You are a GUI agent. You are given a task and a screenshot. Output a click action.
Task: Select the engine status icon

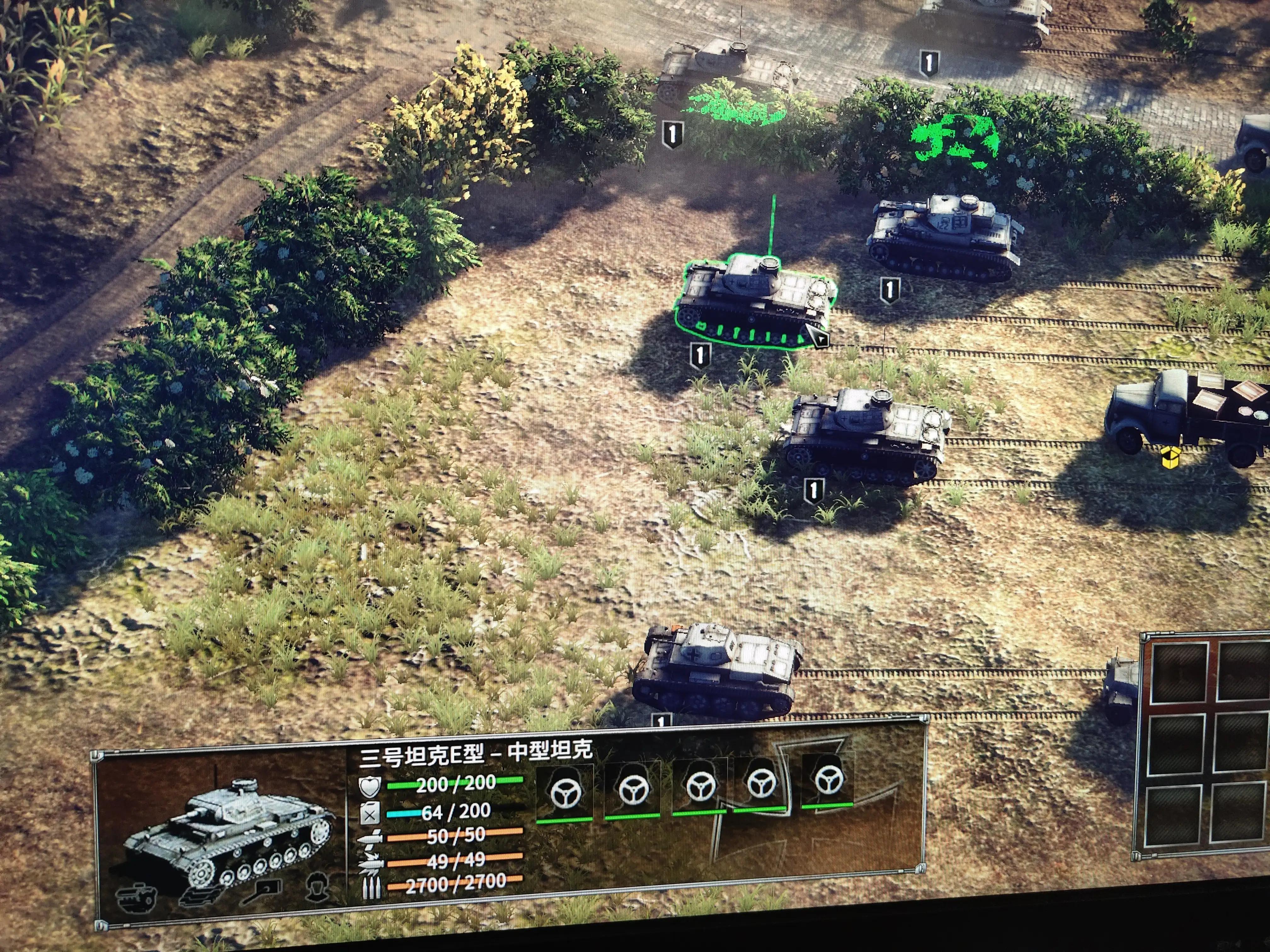coord(138,896)
